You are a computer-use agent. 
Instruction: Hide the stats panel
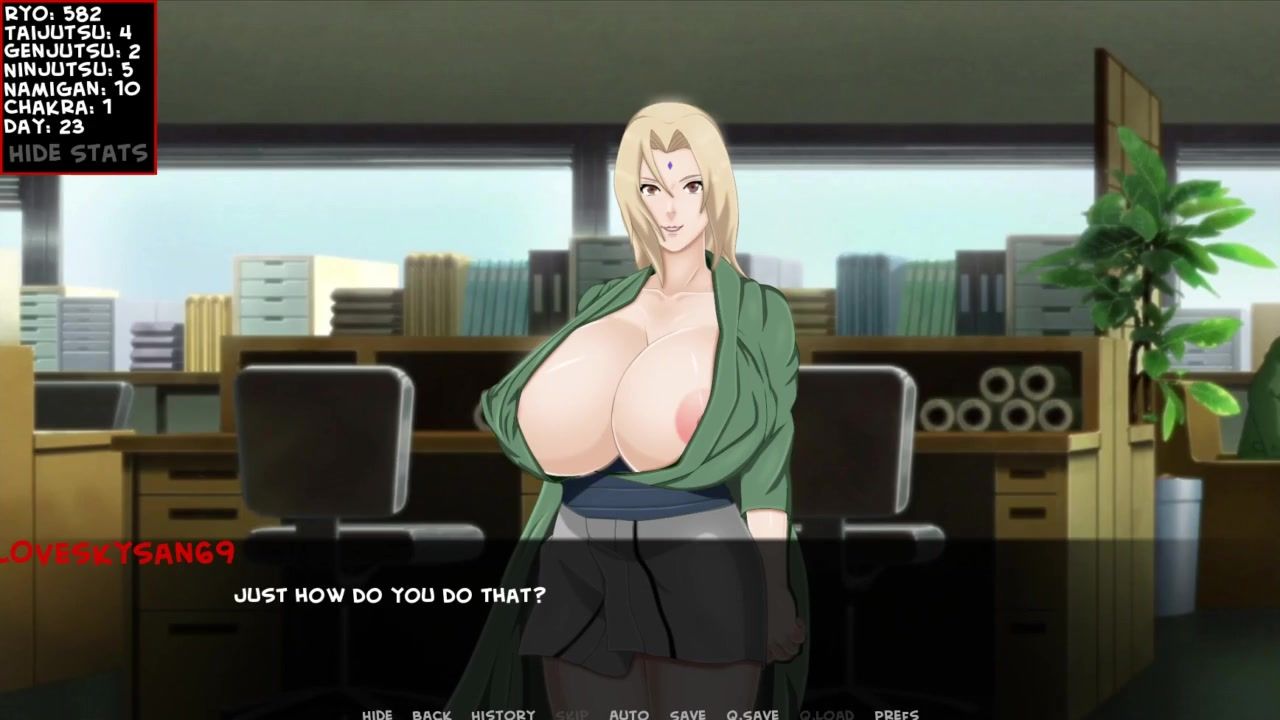click(x=78, y=154)
